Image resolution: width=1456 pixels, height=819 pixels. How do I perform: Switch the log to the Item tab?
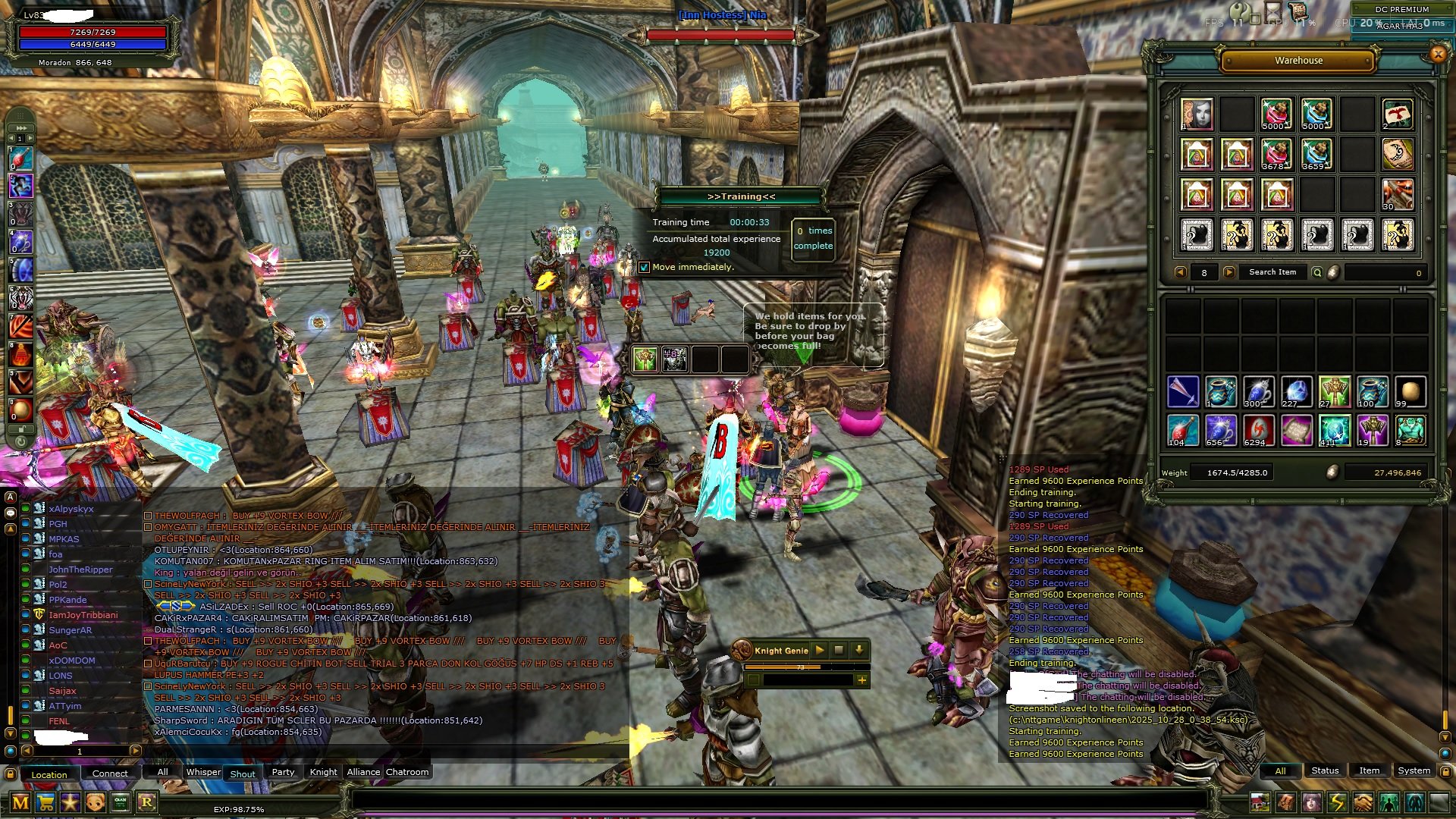click(1369, 770)
